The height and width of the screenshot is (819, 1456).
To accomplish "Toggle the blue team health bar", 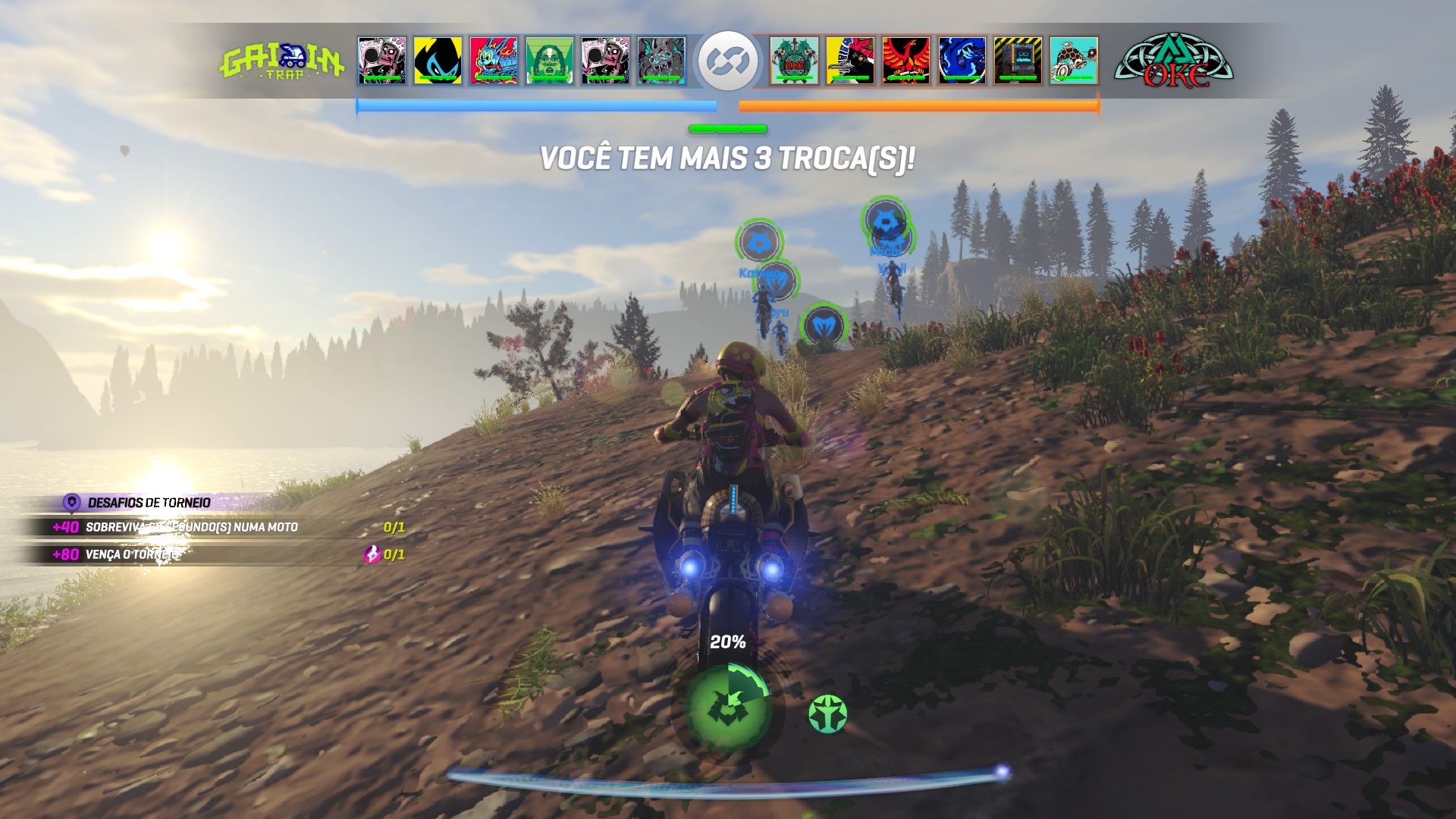I will click(x=535, y=106).
